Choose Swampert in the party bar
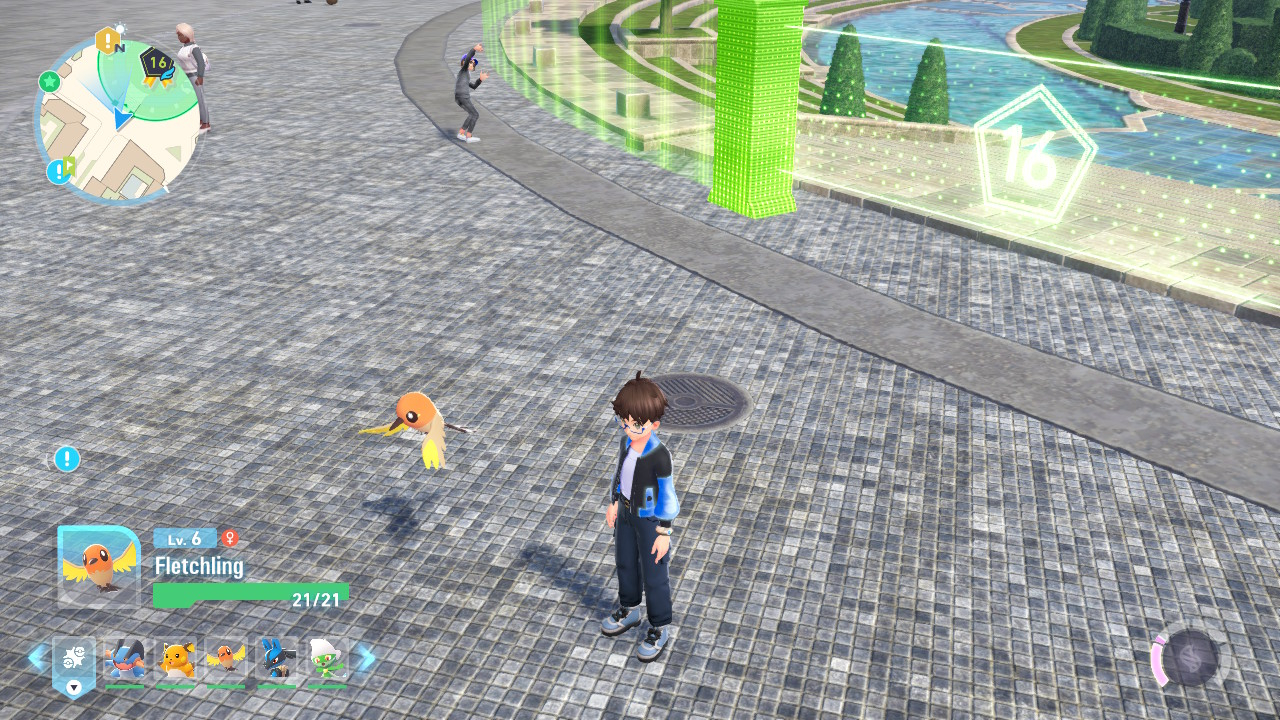1280x720 pixels. click(125, 660)
